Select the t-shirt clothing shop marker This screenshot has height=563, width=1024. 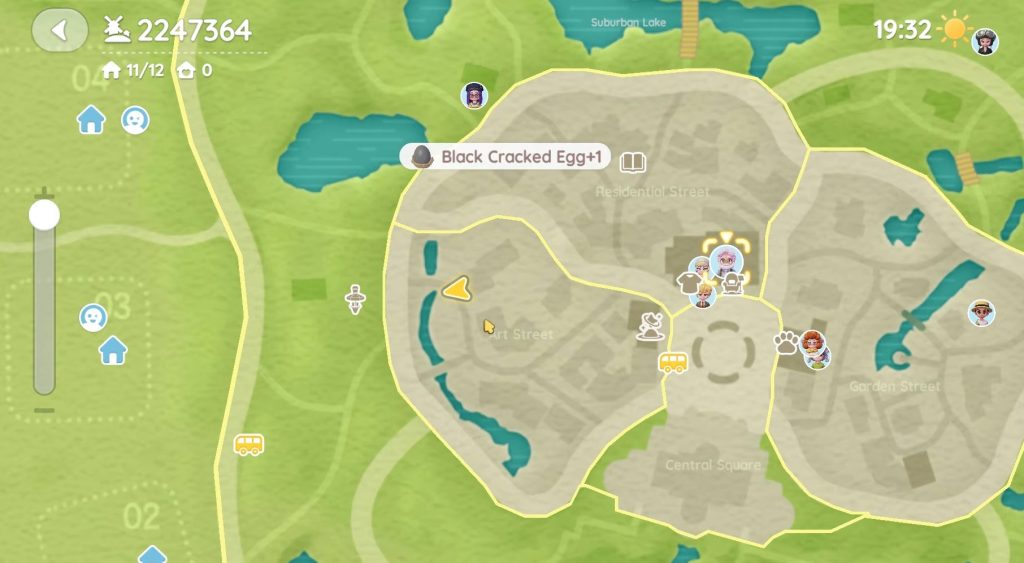(687, 284)
